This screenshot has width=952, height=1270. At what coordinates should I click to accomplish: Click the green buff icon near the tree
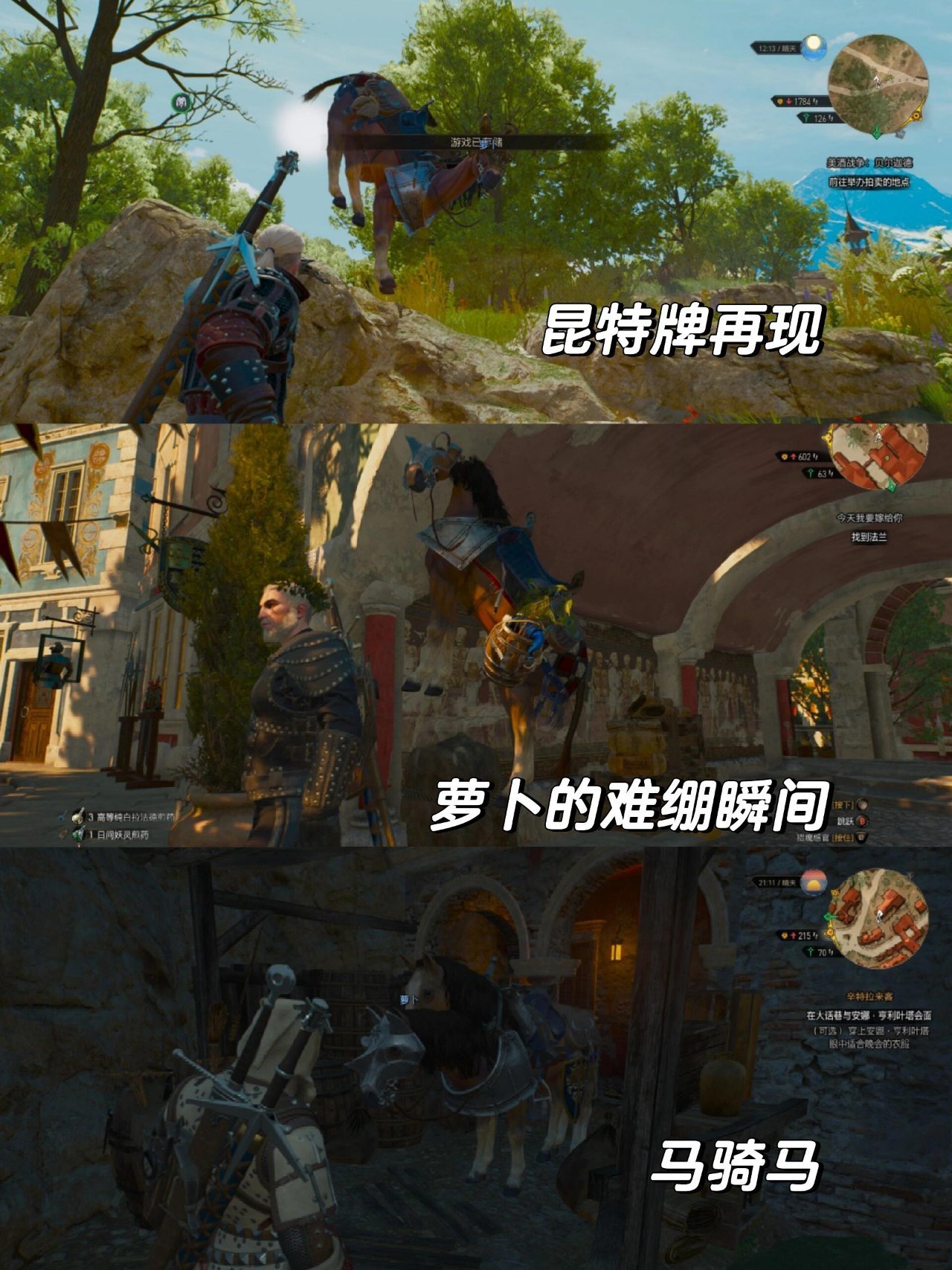182,103
